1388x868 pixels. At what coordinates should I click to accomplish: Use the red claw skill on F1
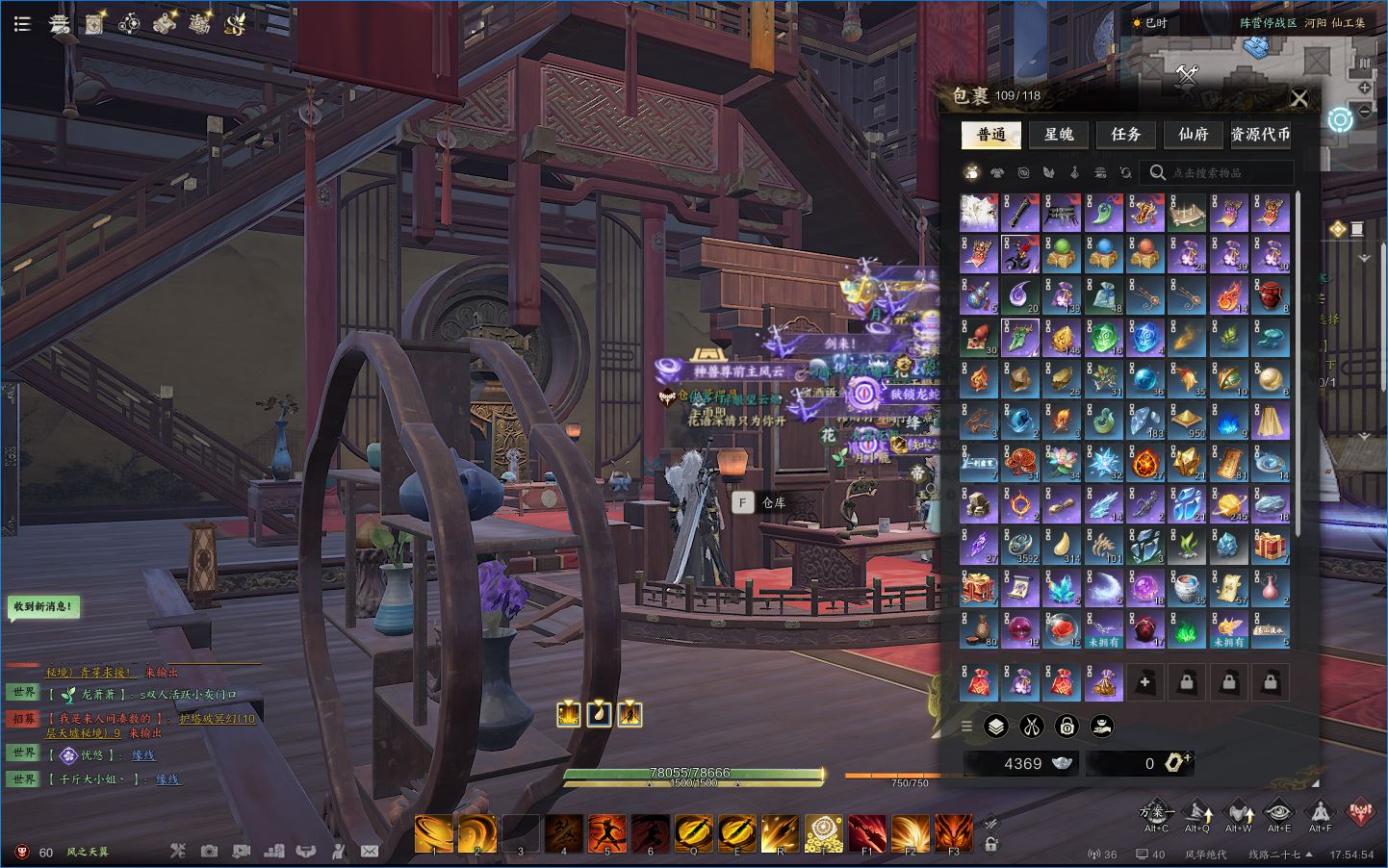867,833
